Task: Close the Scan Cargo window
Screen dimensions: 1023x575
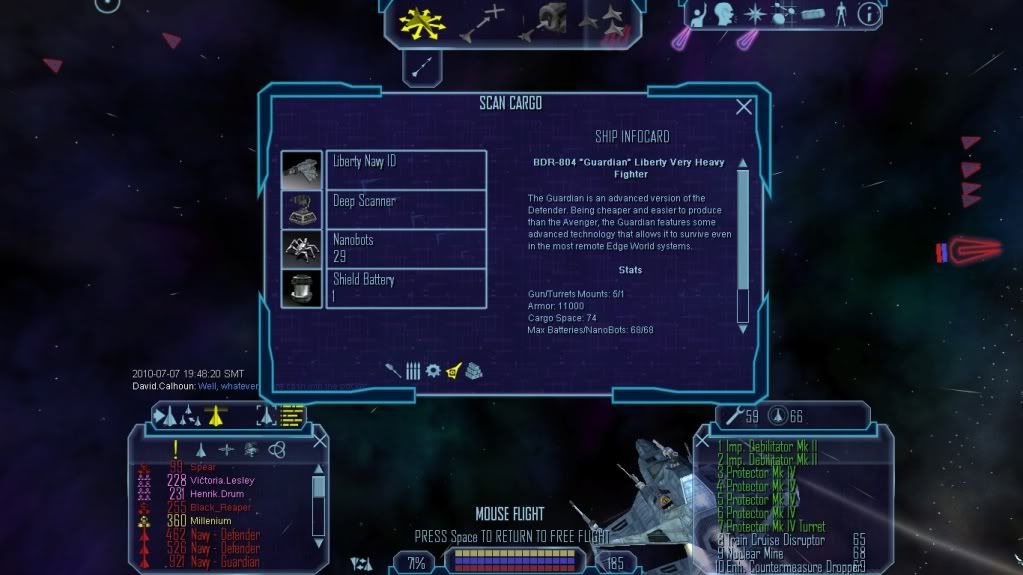Action: (x=744, y=107)
